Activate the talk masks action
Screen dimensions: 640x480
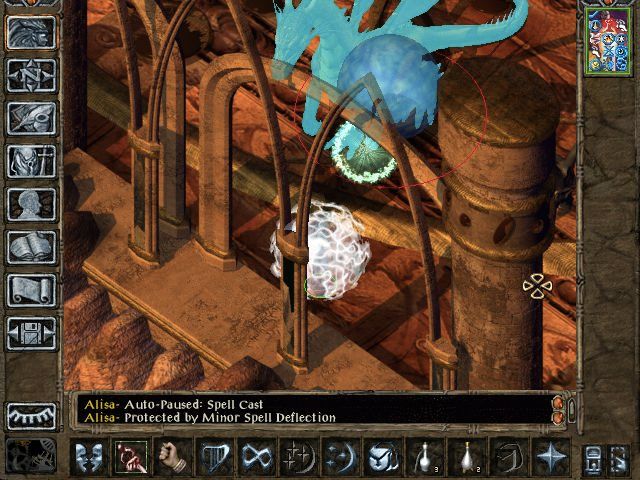89,457
